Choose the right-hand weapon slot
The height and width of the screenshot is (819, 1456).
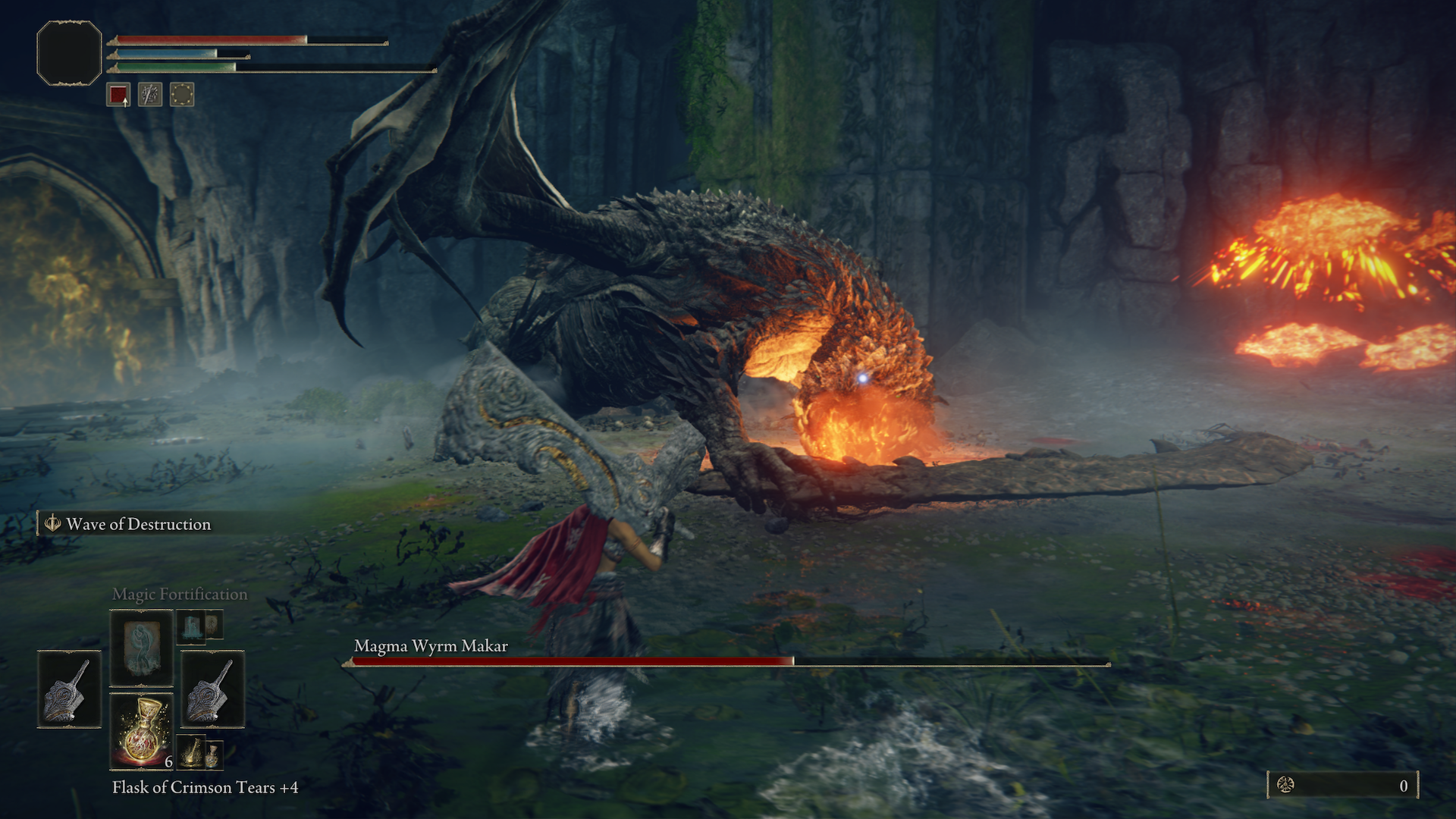pos(212,689)
